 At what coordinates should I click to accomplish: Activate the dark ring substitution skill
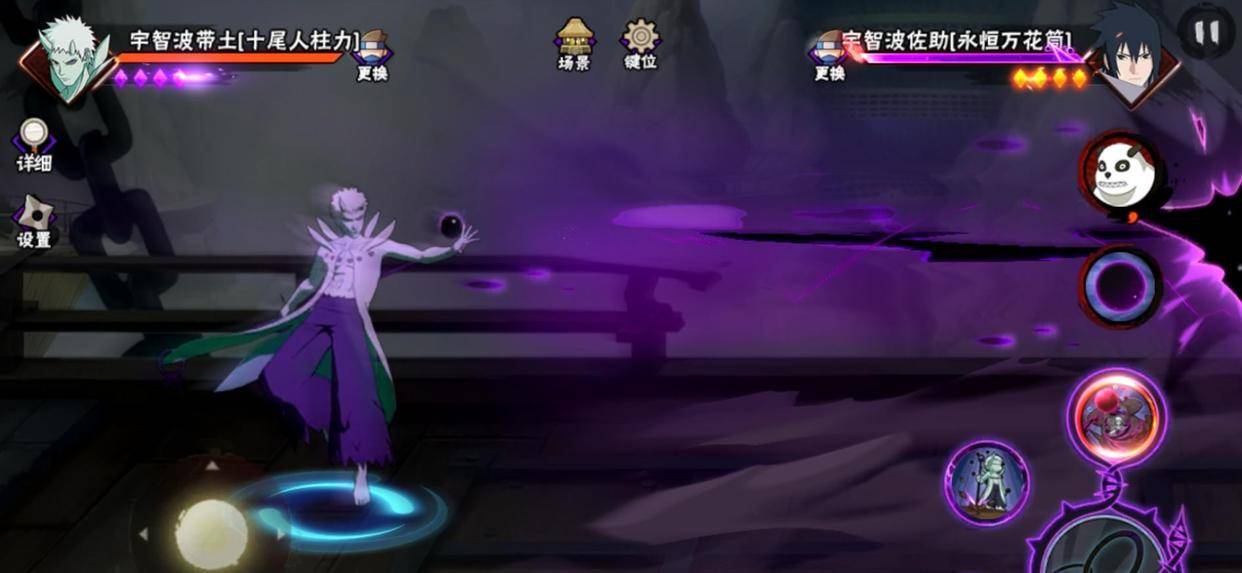click(x=1120, y=287)
